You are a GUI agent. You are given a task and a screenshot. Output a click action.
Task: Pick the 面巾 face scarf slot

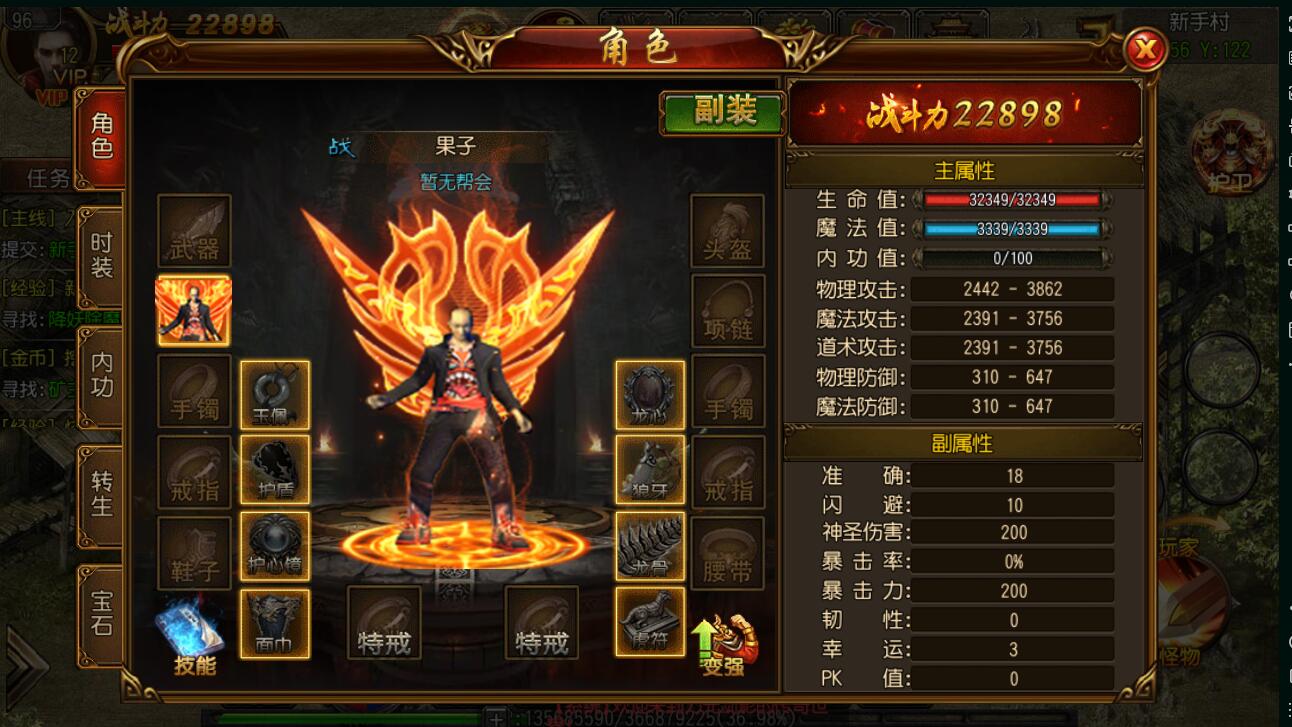[x=274, y=623]
